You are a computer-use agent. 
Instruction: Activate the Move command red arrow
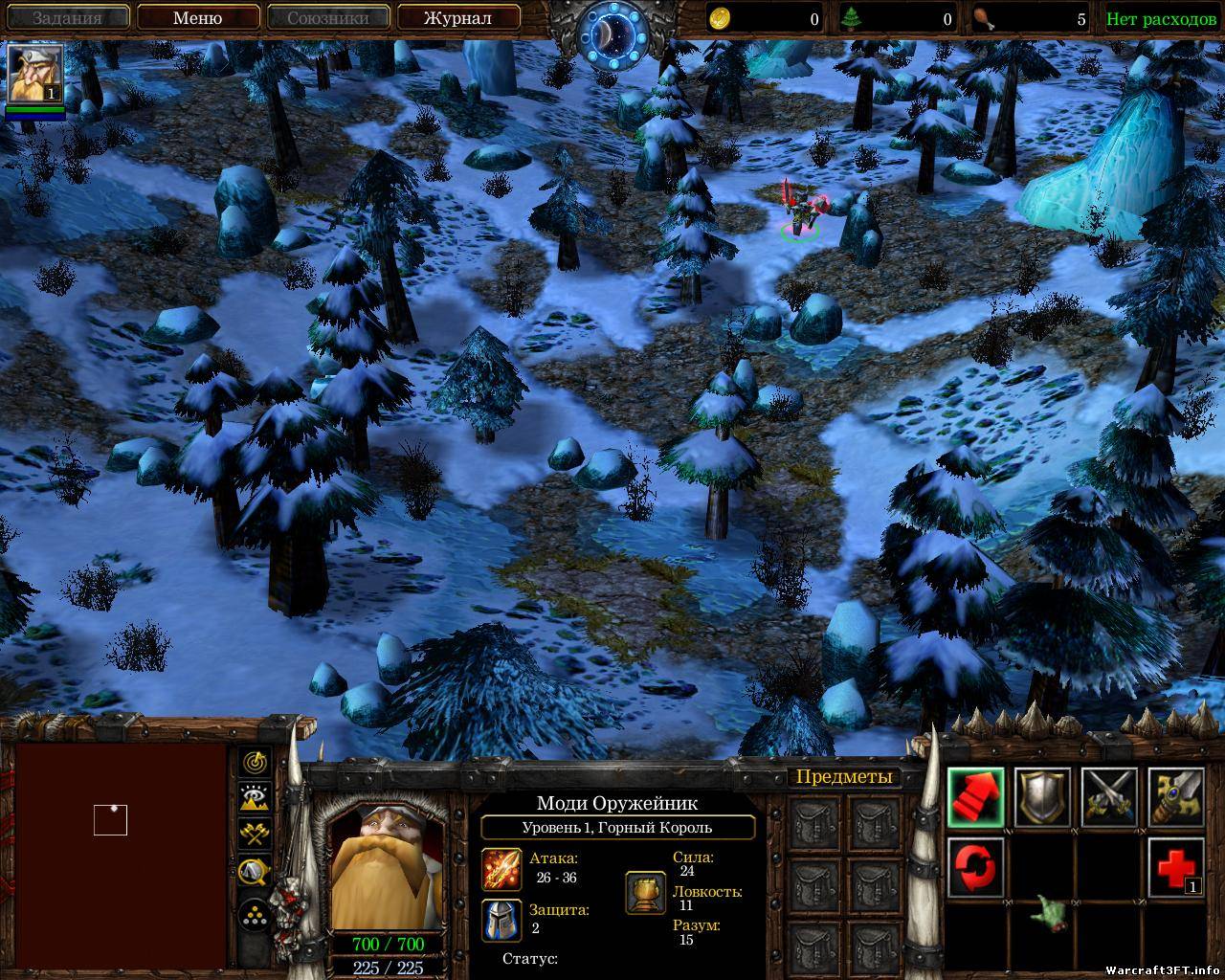coord(975,796)
